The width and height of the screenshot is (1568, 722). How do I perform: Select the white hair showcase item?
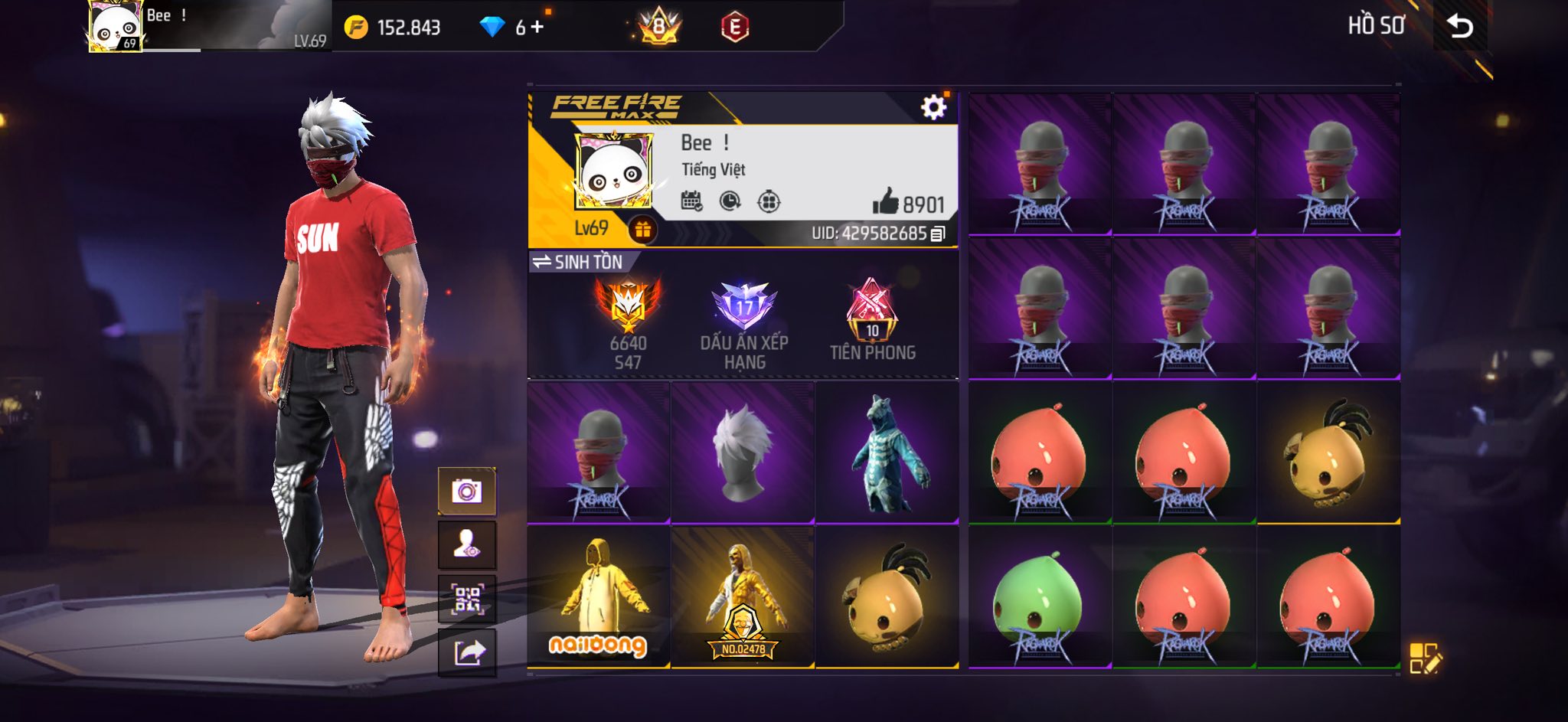coord(742,452)
